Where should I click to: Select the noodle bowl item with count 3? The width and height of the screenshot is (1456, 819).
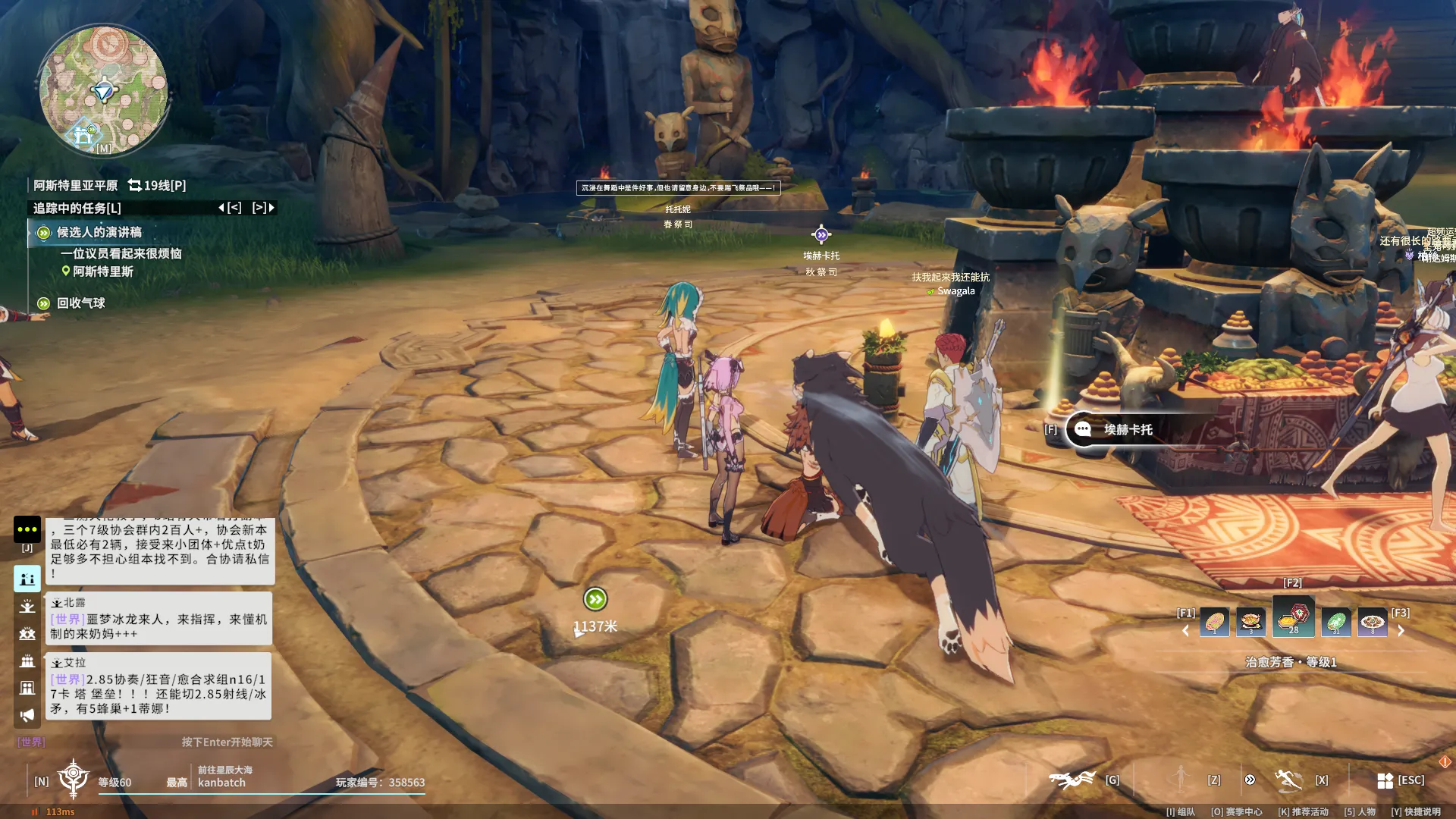pos(1250,622)
